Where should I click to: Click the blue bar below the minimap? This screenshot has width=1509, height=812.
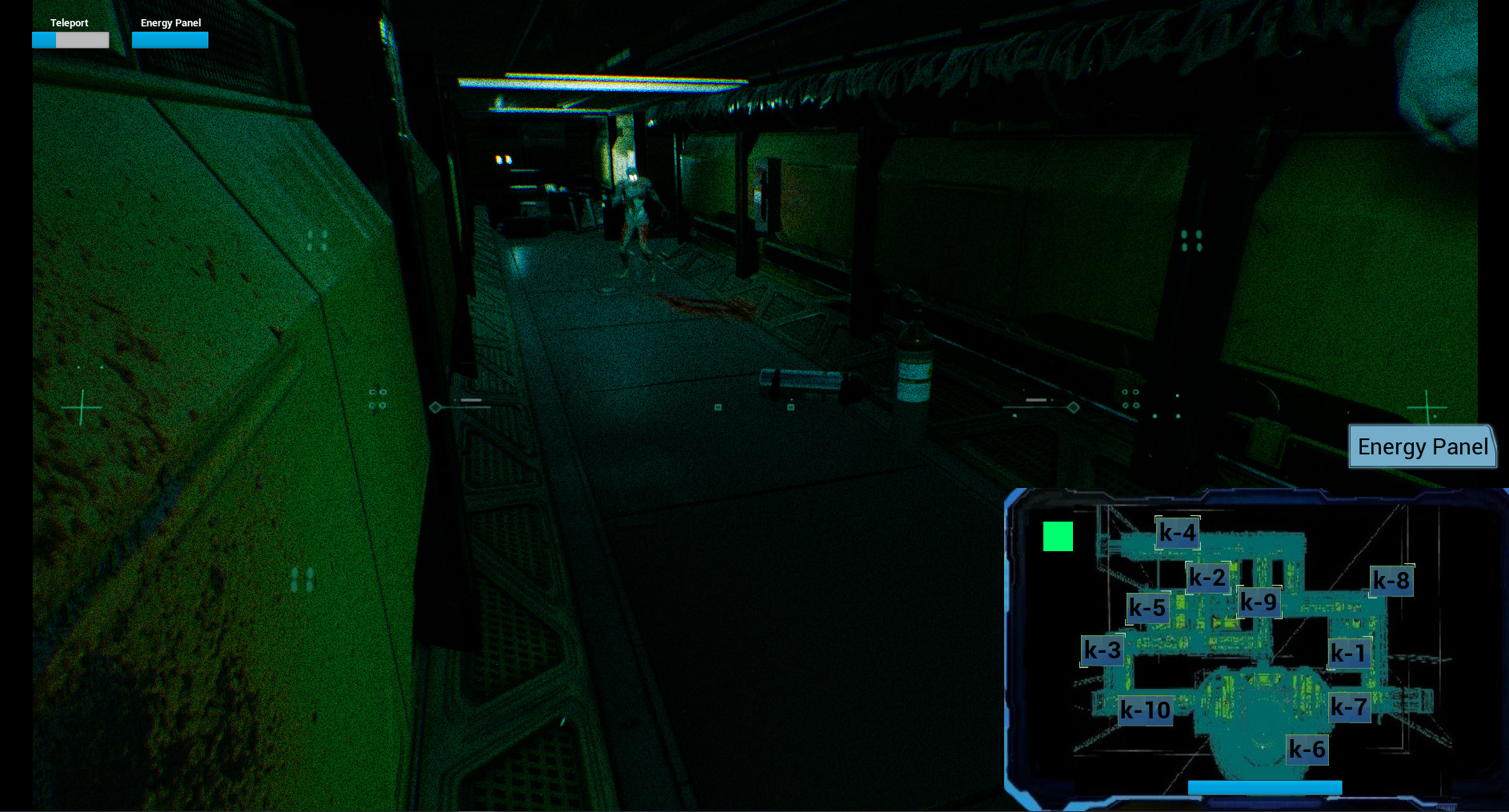pos(1265,788)
